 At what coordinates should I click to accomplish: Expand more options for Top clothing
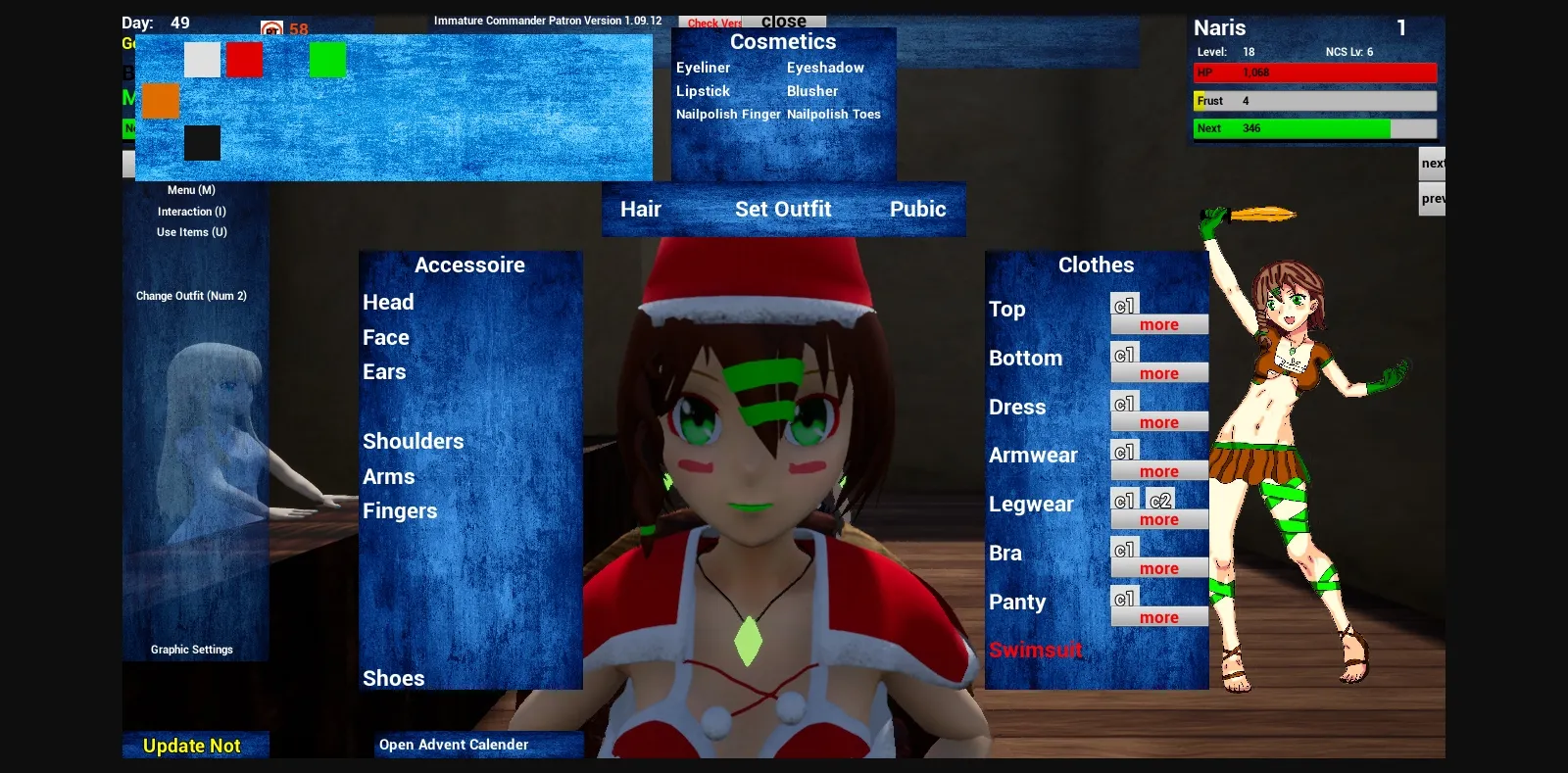point(1159,323)
